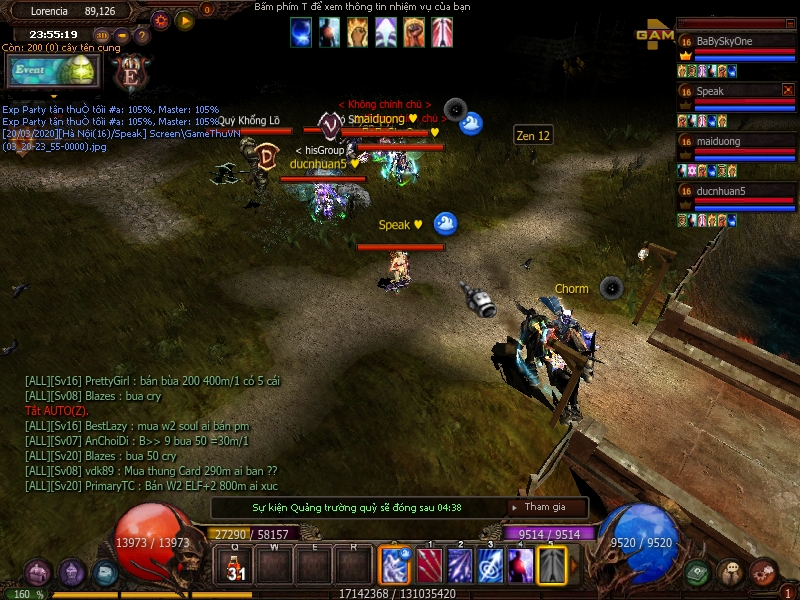Select the red slash skill in slot 1
The height and width of the screenshot is (600, 800).
tap(429, 565)
